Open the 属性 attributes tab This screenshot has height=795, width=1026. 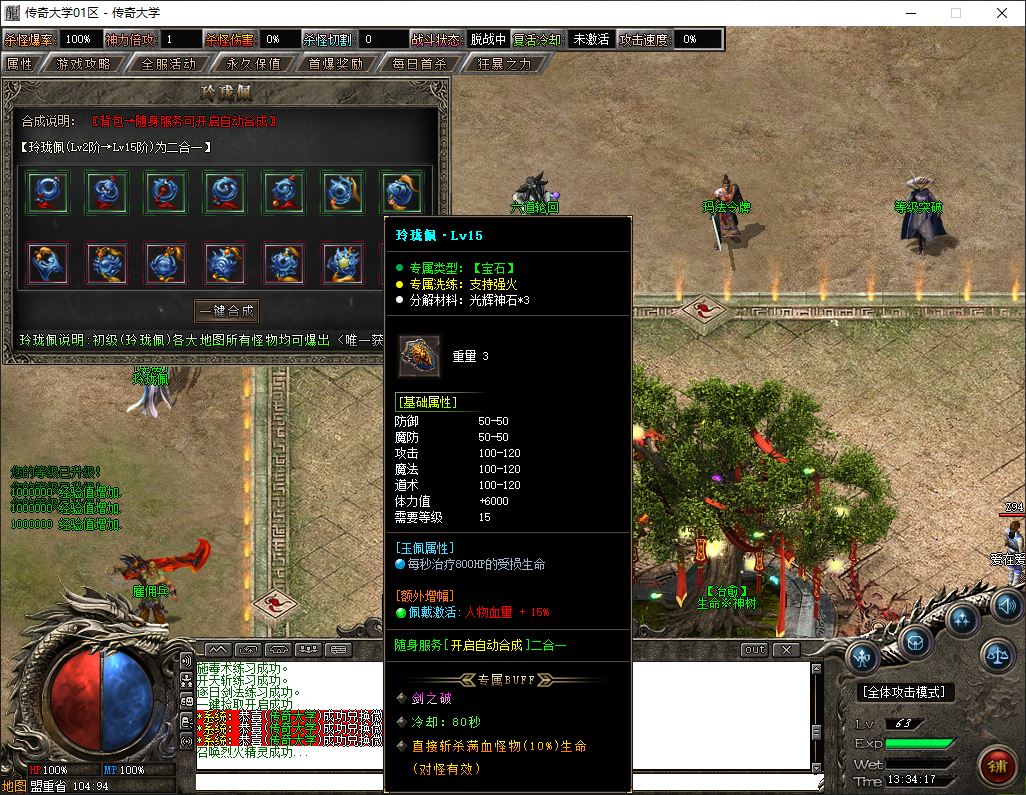pyautogui.click(x=20, y=63)
